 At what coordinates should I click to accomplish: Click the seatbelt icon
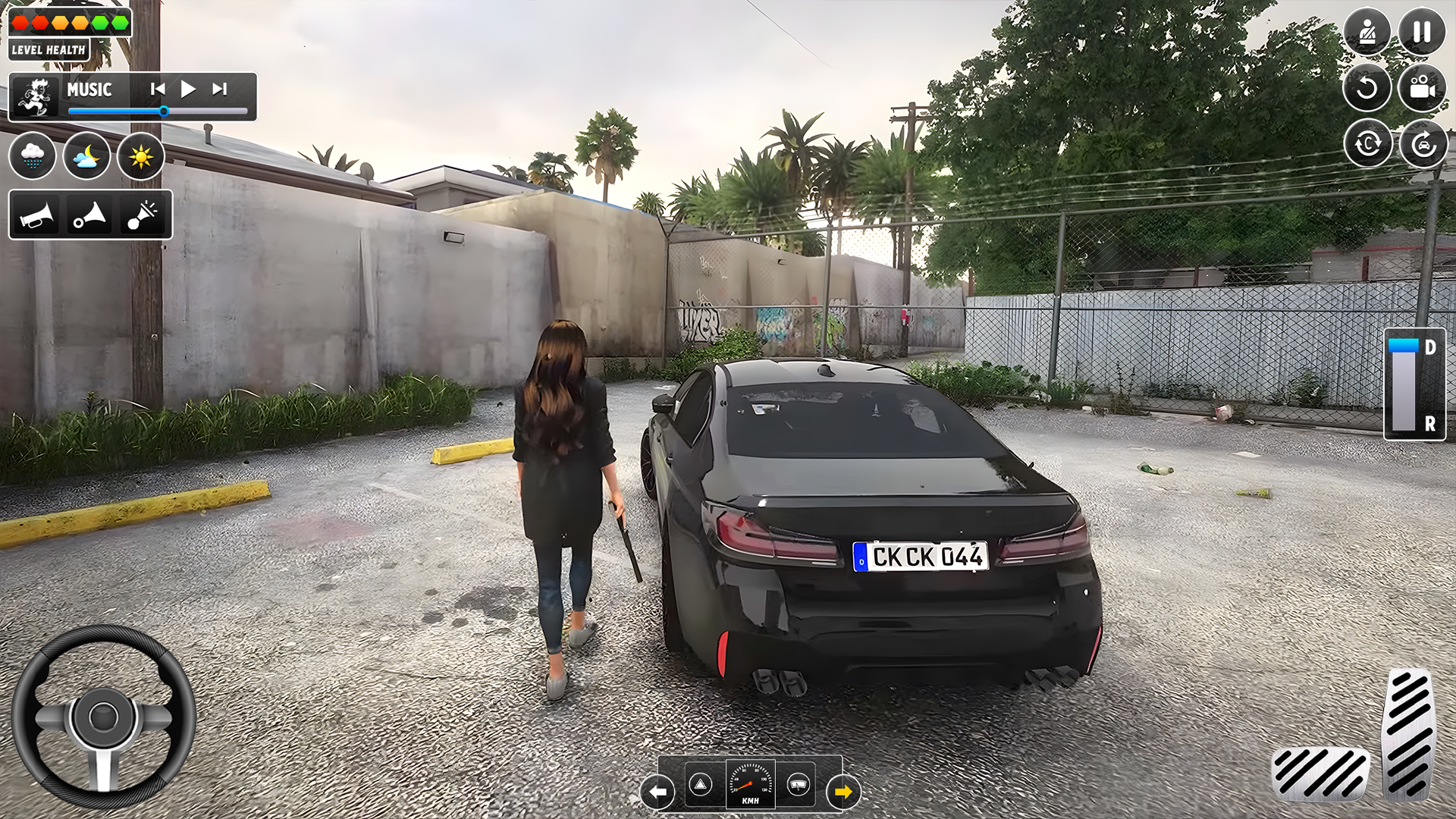pyautogui.click(x=1367, y=32)
